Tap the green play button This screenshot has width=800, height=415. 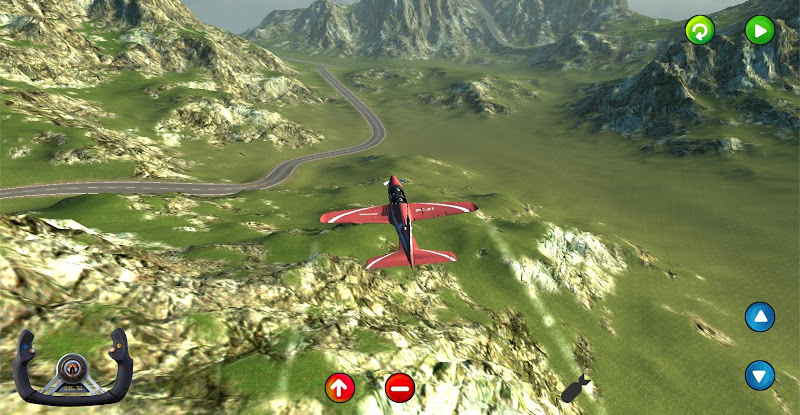point(759,30)
